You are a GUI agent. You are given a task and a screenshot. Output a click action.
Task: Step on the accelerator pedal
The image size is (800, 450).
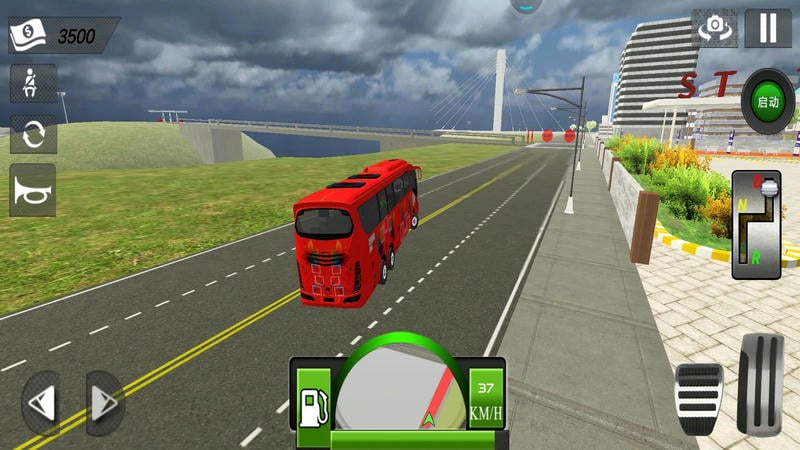[761, 383]
